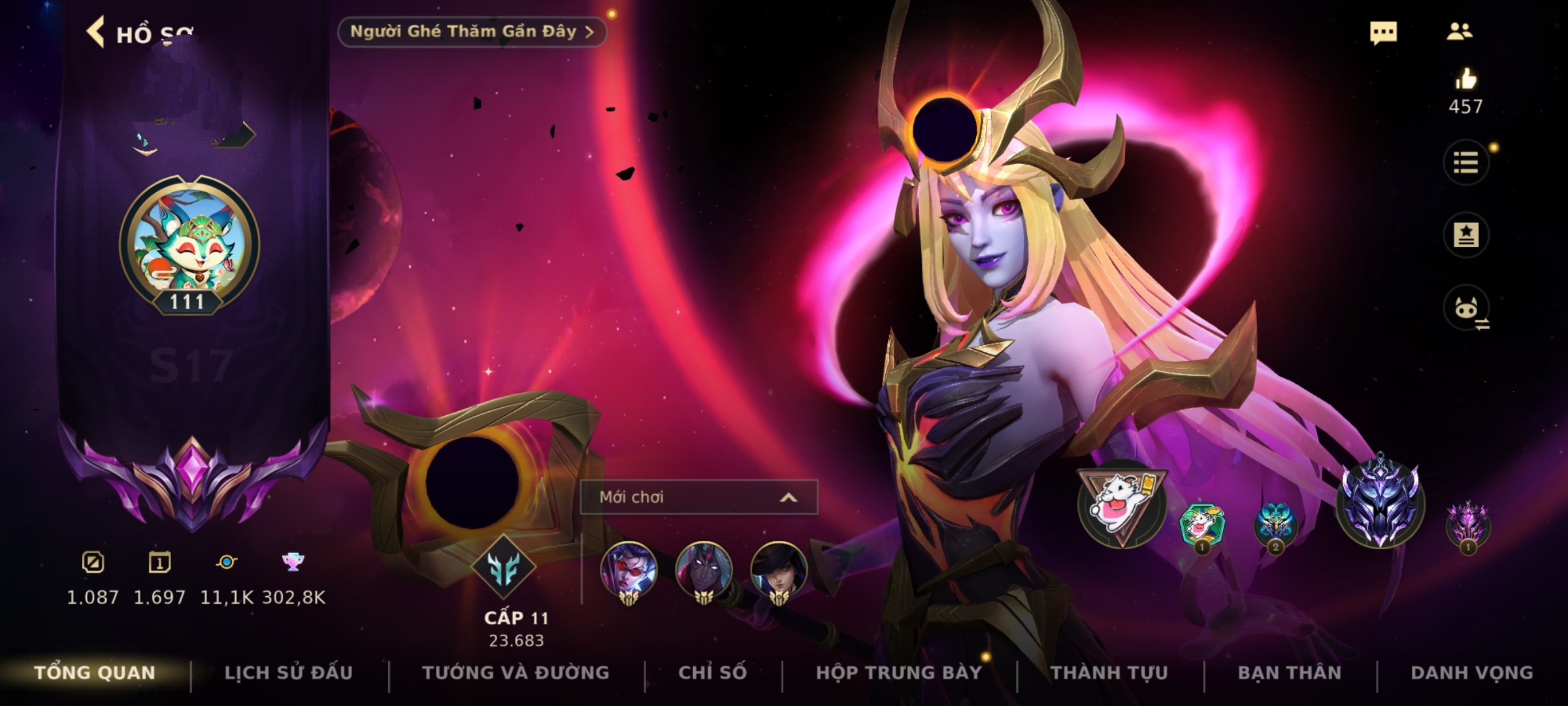Viewport: 1568px width, 706px height.
Task: Click the poro face swap icon
Action: (1467, 309)
